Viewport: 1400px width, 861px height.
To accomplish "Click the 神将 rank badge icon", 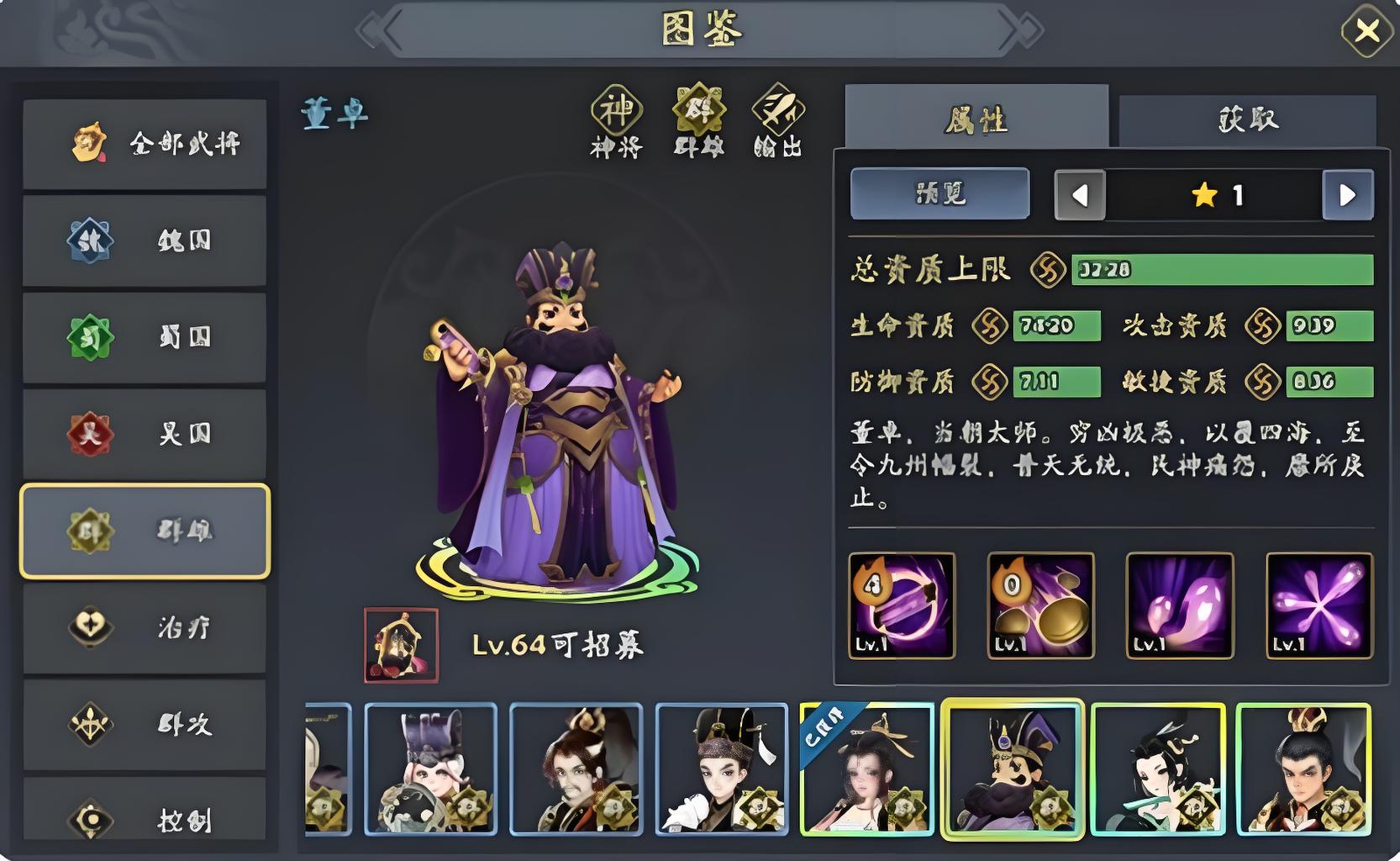I will point(617,111).
